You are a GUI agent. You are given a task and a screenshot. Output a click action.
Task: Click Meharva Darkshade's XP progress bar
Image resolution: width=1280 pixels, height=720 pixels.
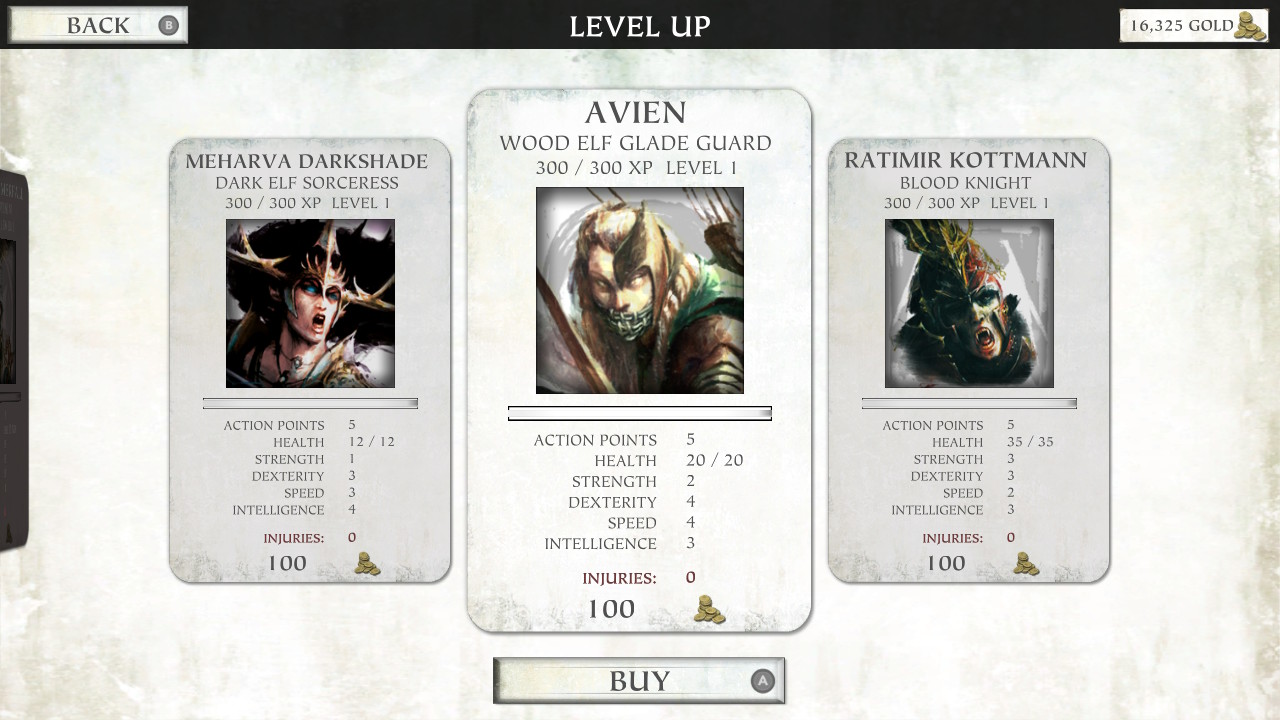(x=310, y=403)
